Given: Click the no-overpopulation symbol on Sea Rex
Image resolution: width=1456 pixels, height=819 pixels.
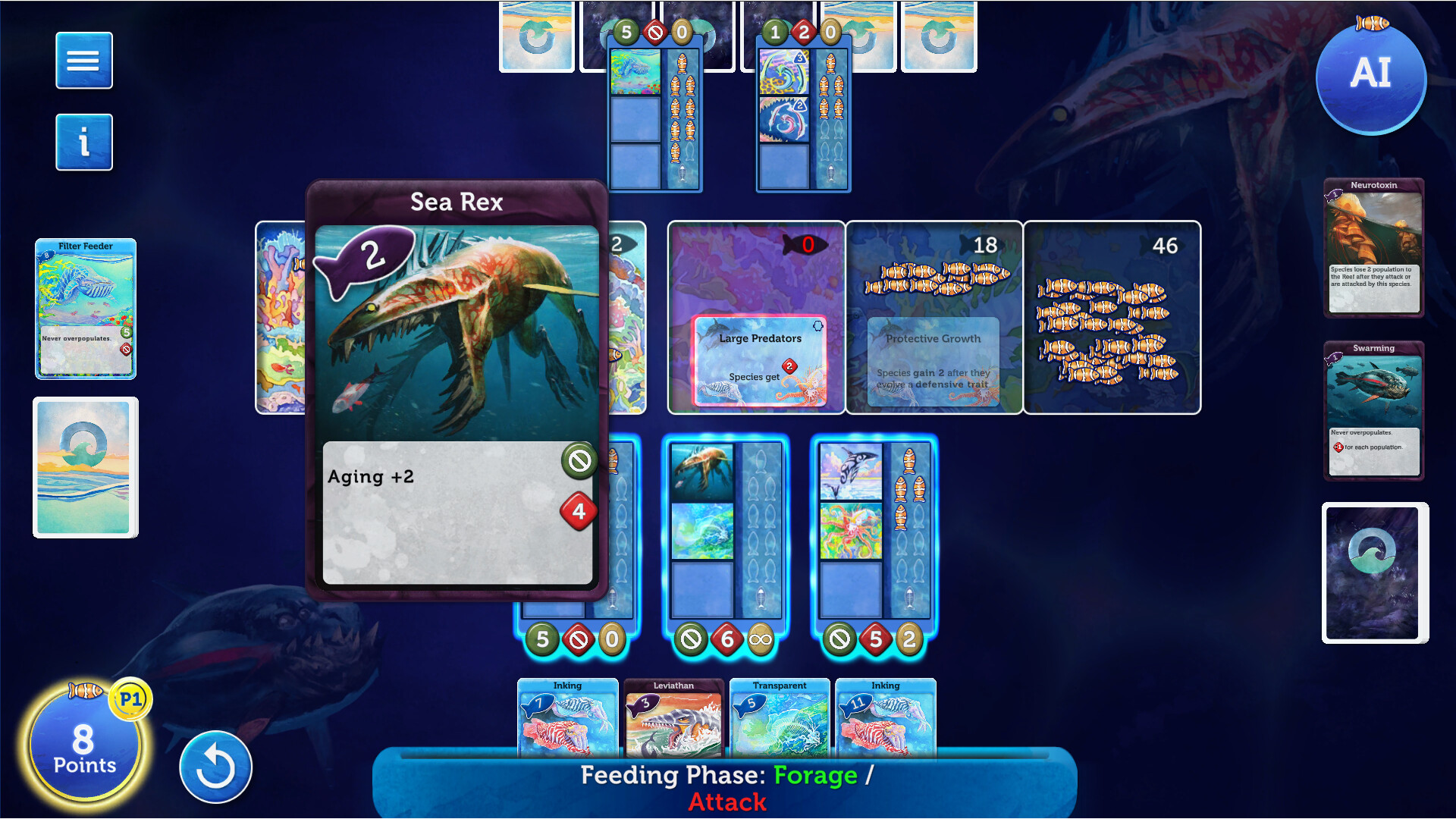Looking at the screenshot, I should coord(579,460).
